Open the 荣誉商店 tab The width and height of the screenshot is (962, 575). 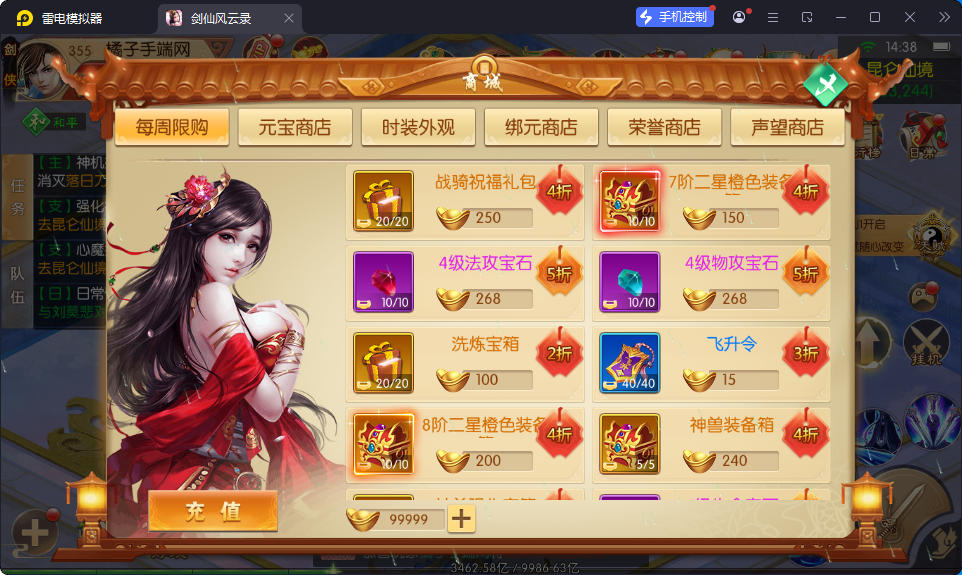tap(664, 127)
